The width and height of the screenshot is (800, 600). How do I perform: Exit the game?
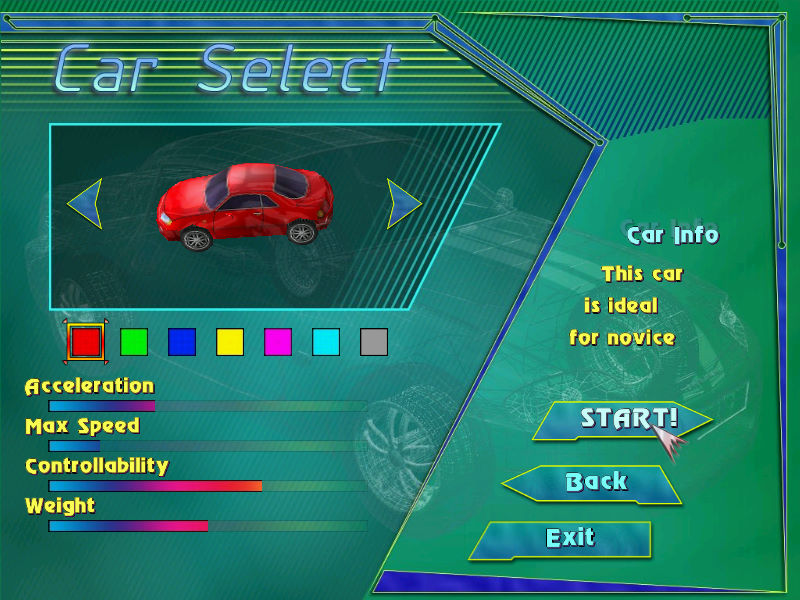click(568, 538)
